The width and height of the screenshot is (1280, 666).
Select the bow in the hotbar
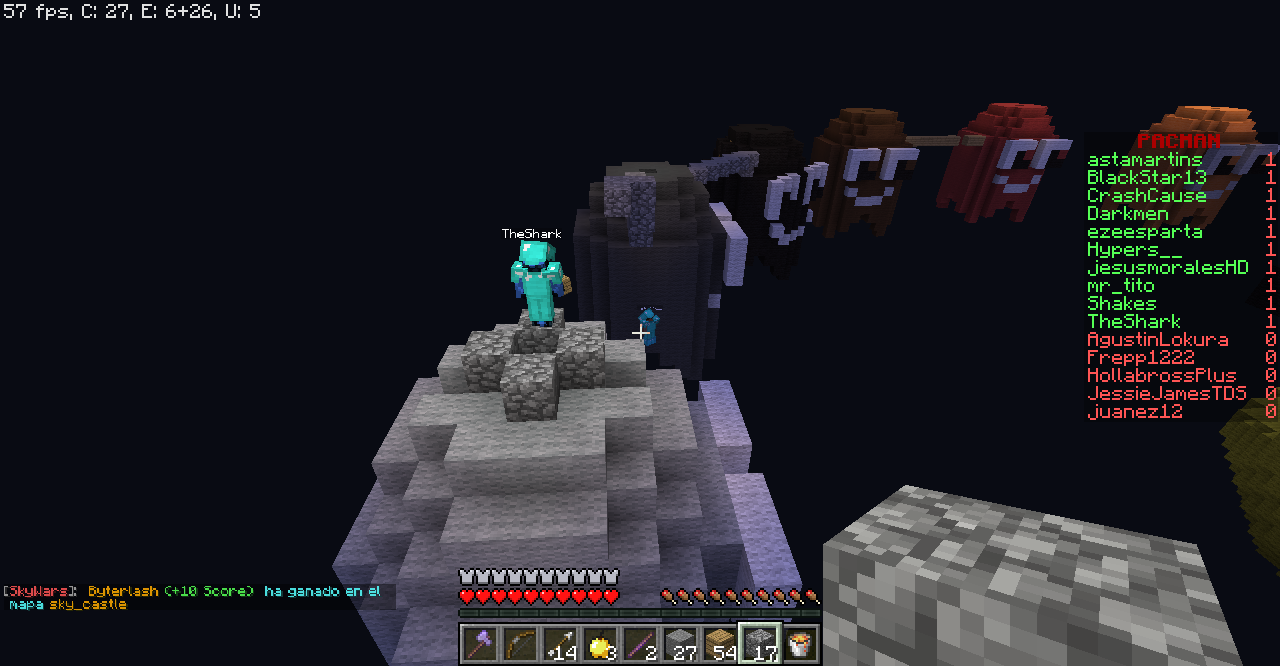[518, 643]
